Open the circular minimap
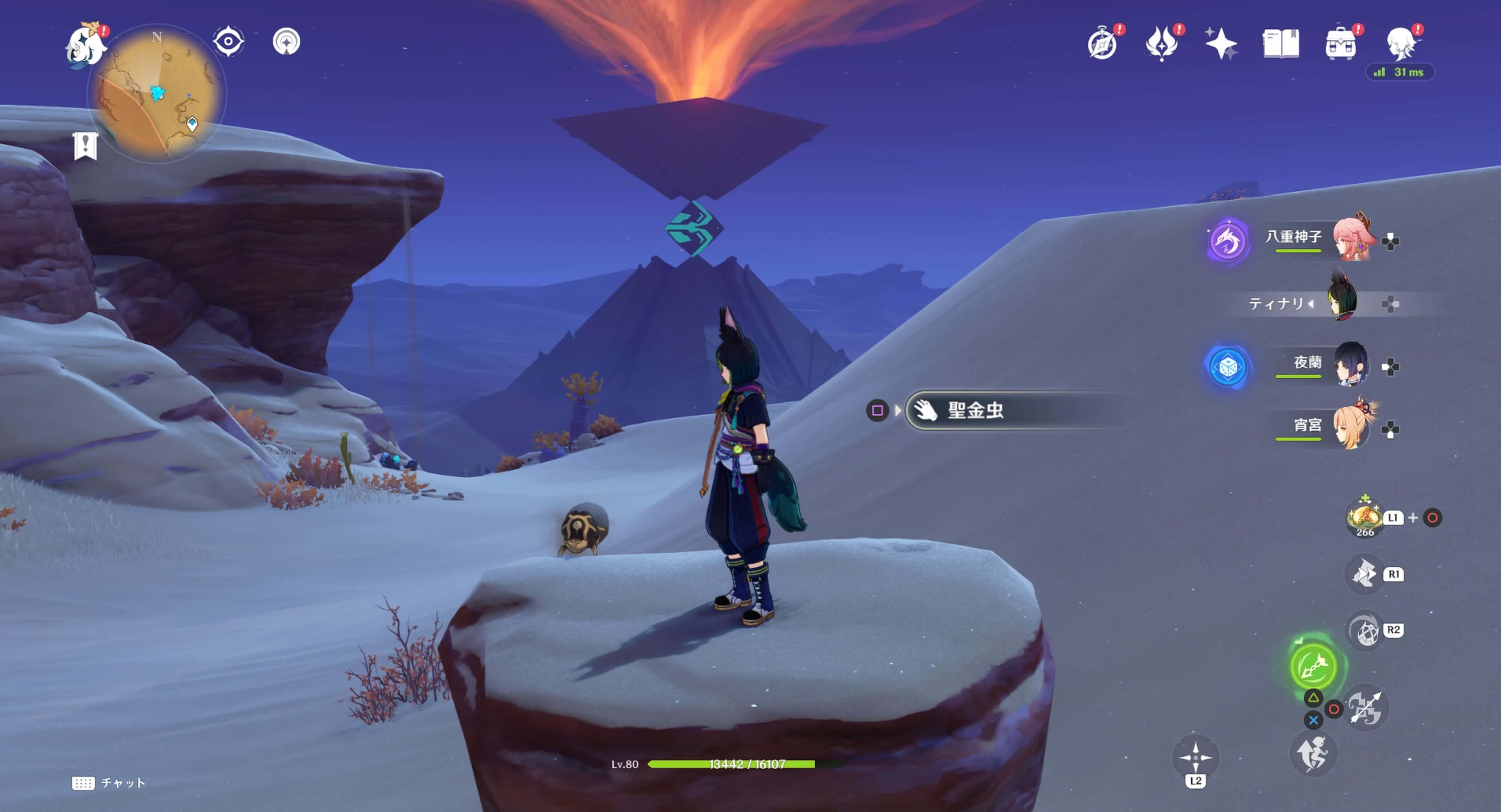The height and width of the screenshot is (812, 1501). tap(156, 93)
